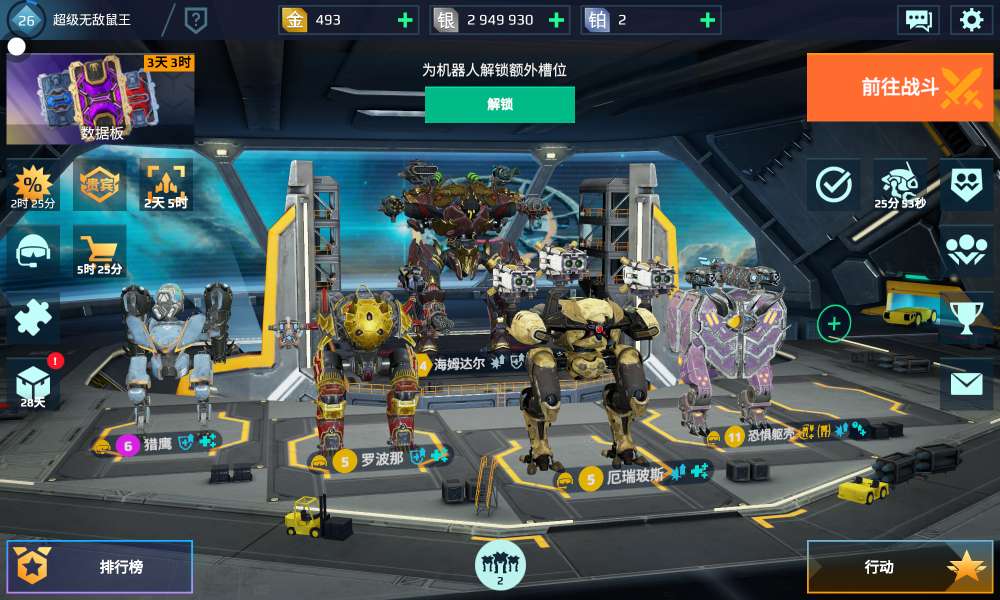Add gold with the plus next to 493
Viewport: 1000px width, 600px height.
pos(404,20)
